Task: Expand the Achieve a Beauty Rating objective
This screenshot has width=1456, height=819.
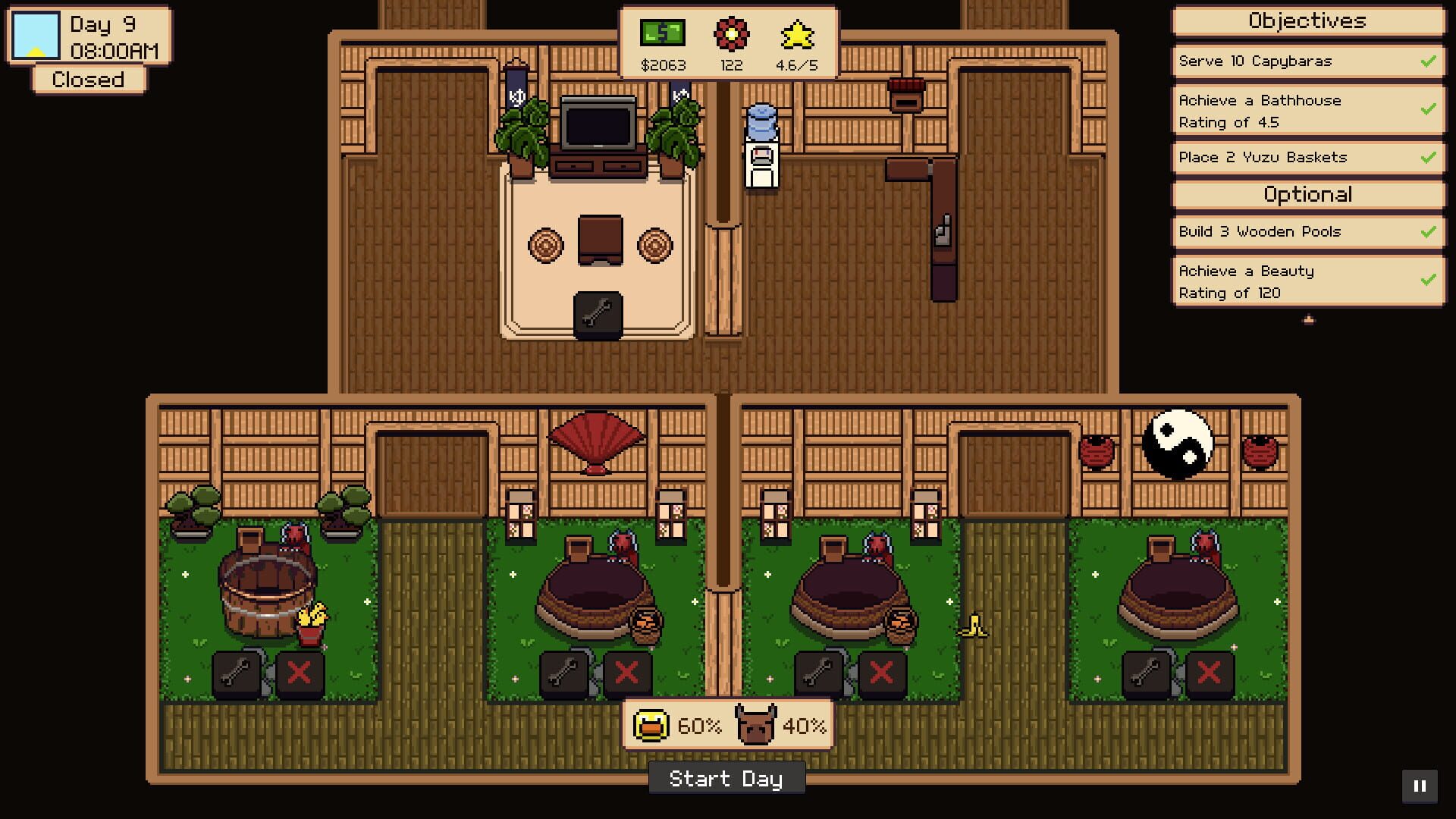Action: pos(1306,281)
